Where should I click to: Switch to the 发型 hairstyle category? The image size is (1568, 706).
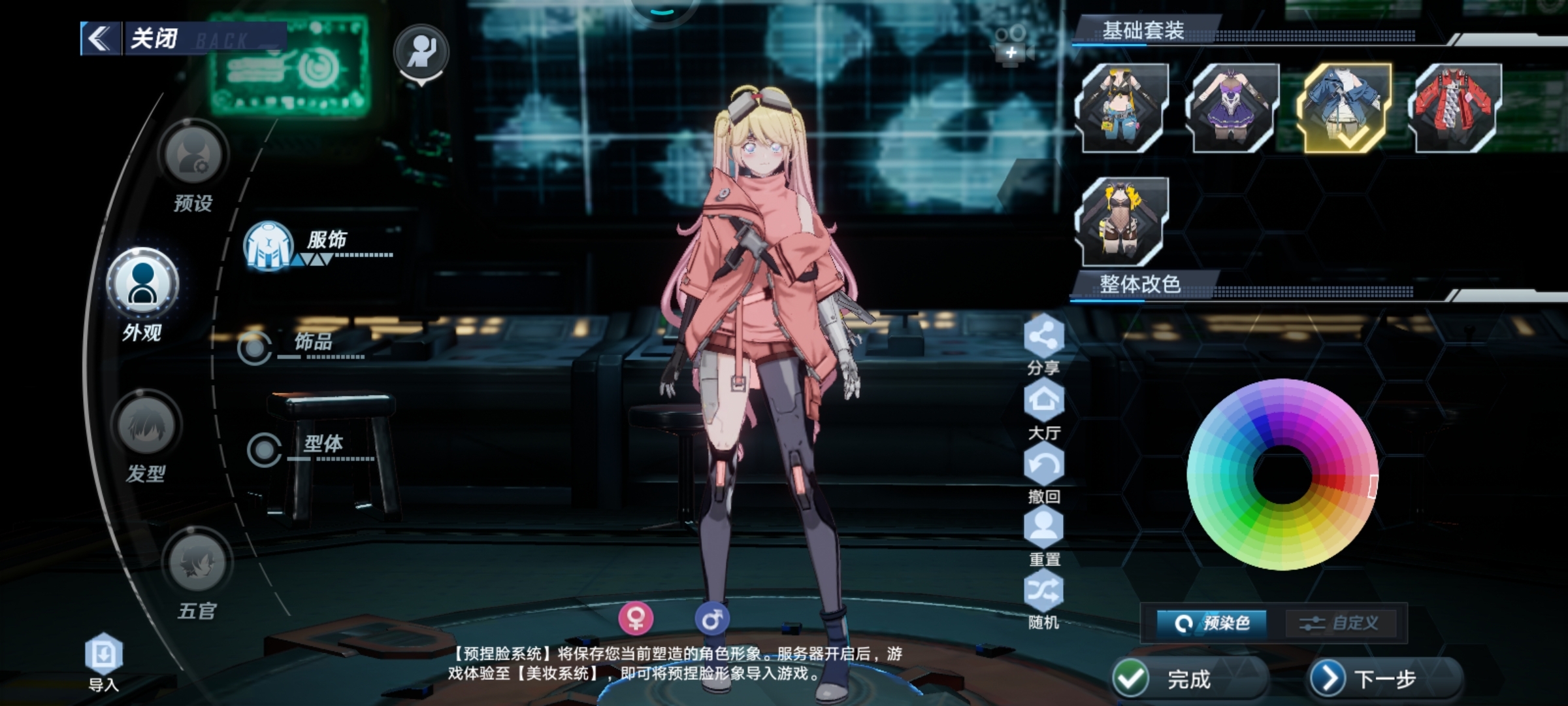pyautogui.click(x=146, y=426)
